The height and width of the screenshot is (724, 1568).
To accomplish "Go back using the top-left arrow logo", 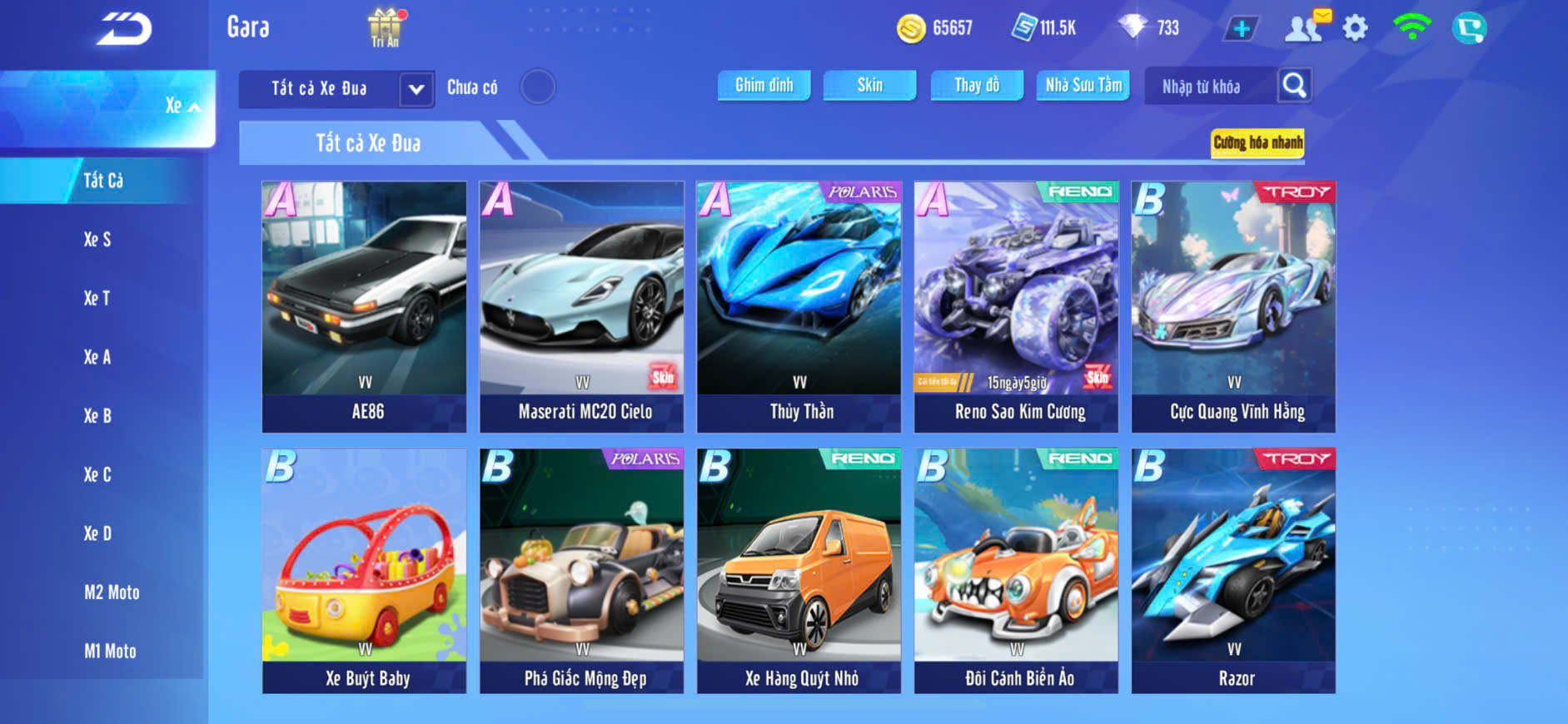I will tap(123, 30).
